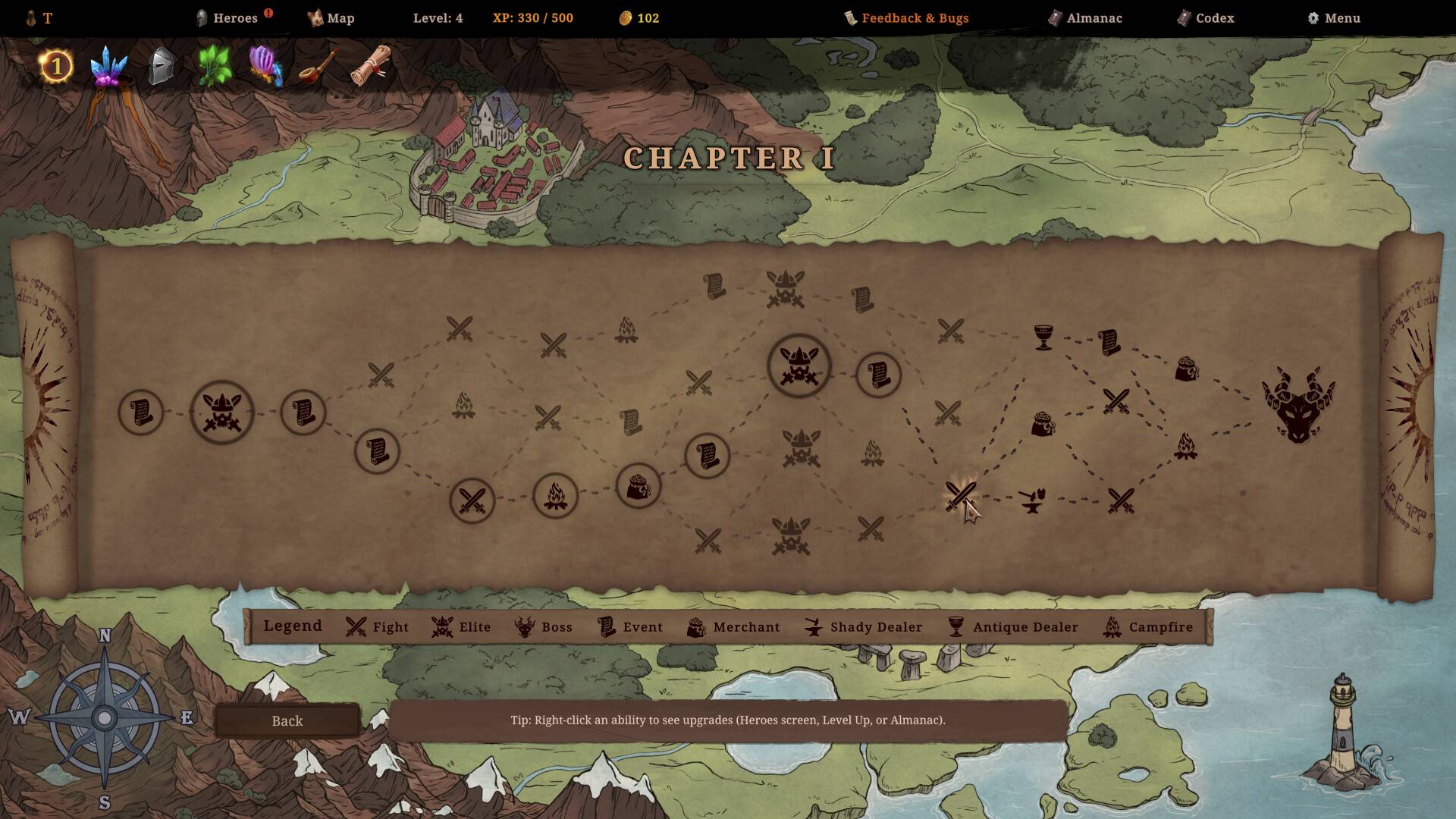The width and height of the screenshot is (1456, 819).
Task: Choose the Antique Dealer goblet map node
Action: point(1043,337)
